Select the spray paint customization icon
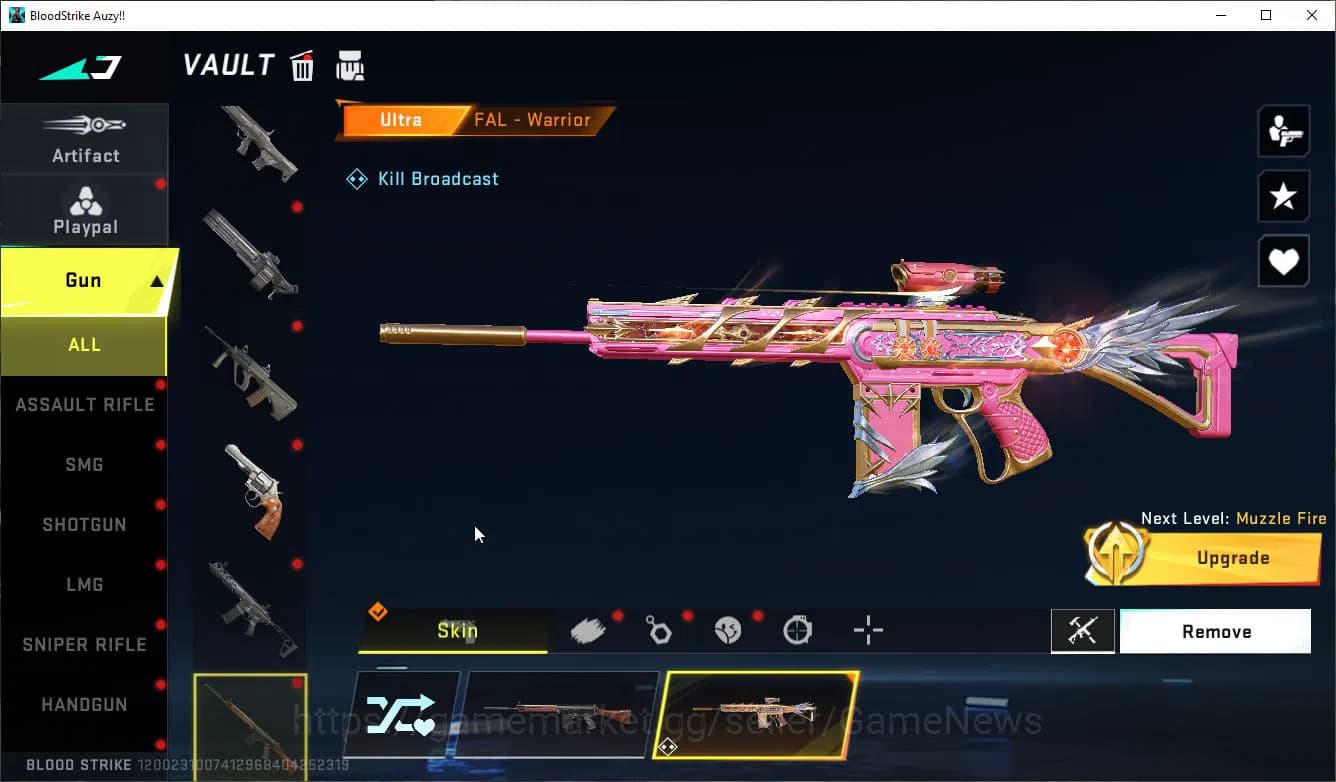Screen dimensions: 1336x782 click(x=589, y=629)
